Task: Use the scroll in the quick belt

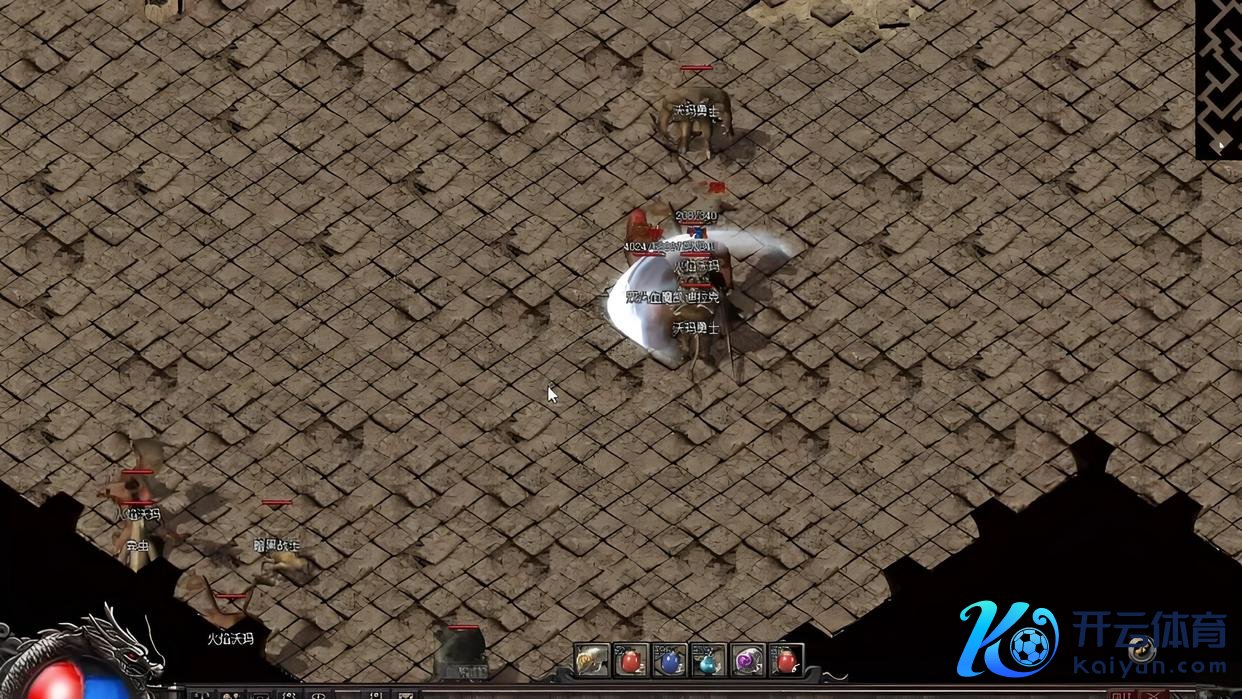Action: pyautogui.click(x=592, y=660)
